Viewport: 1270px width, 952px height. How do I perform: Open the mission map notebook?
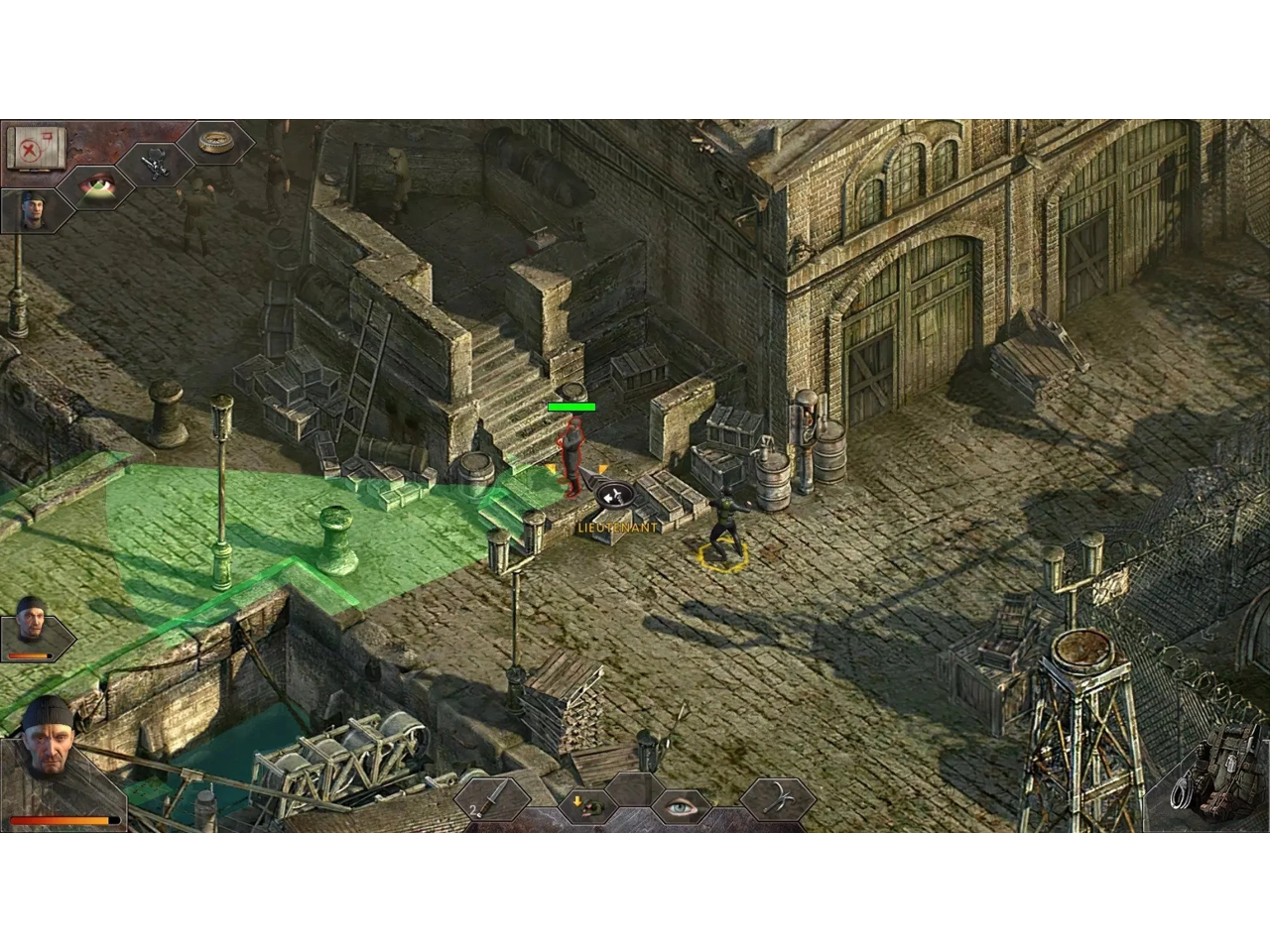point(36,147)
